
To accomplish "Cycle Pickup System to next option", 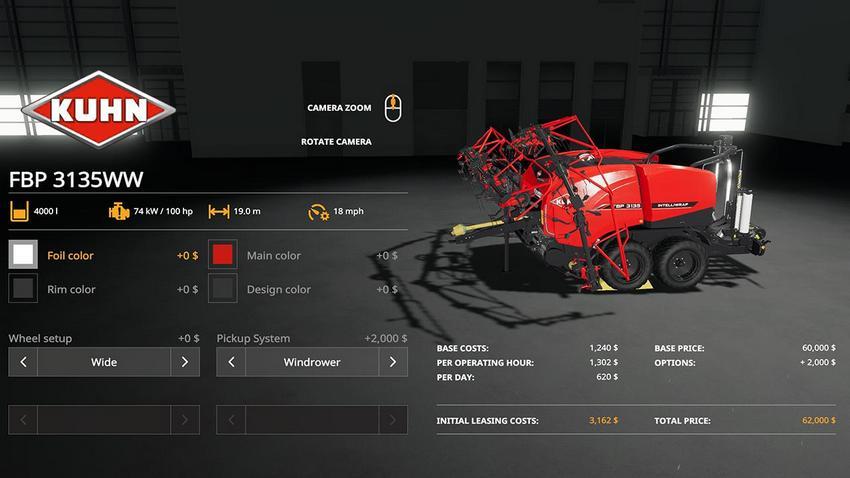I will (x=393, y=362).
